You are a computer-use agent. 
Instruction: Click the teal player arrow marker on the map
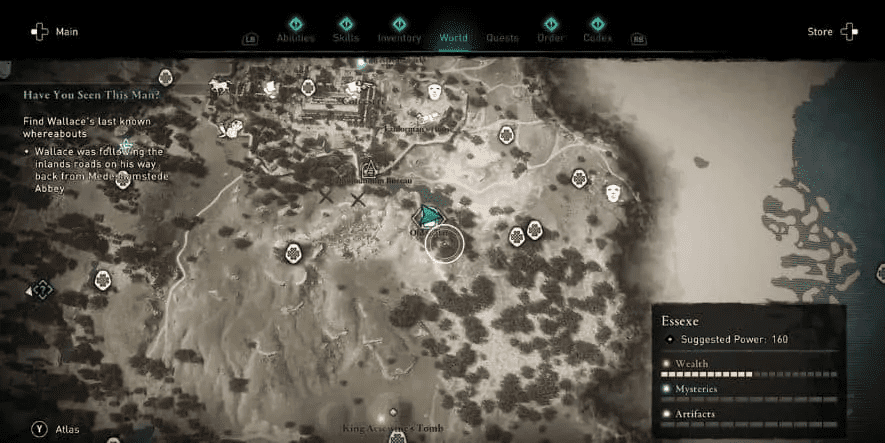tap(430, 216)
